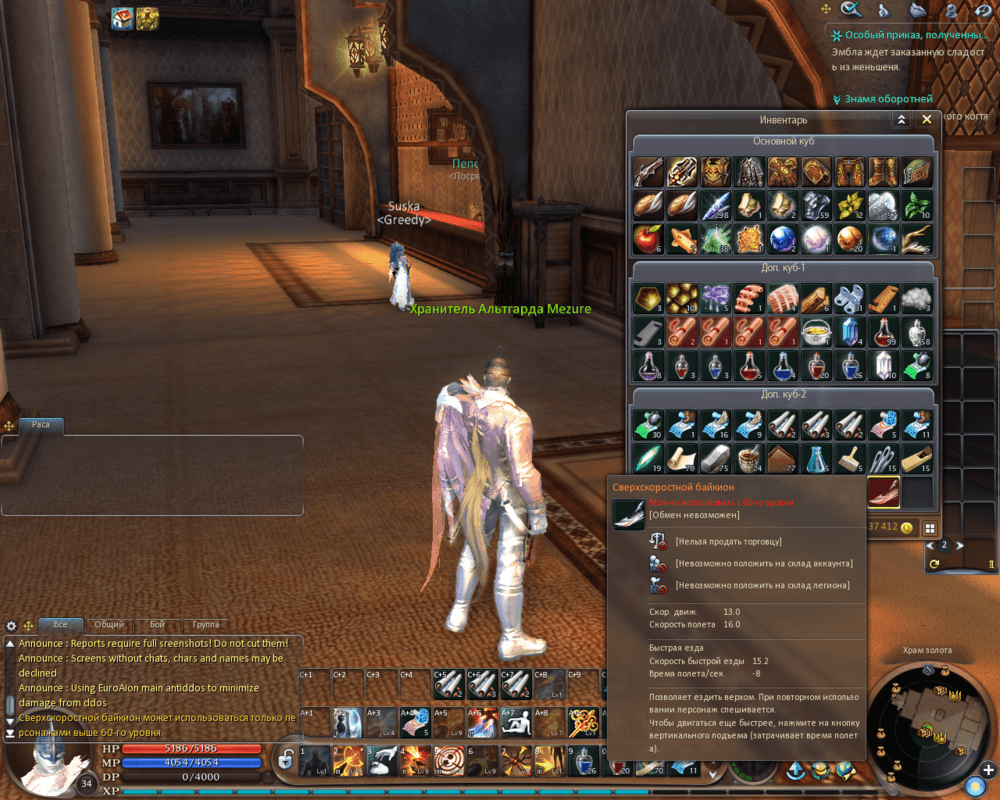Click the Раса panel tab
The height and width of the screenshot is (800, 1000).
(41, 424)
